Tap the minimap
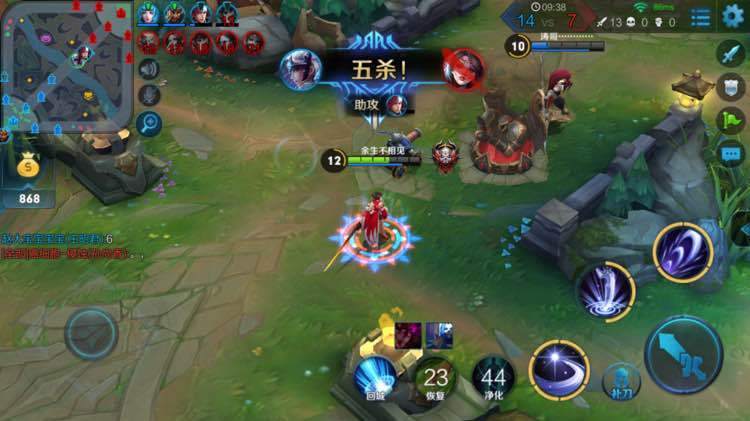Image resolution: width=750 pixels, height=421 pixels. (66, 64)
